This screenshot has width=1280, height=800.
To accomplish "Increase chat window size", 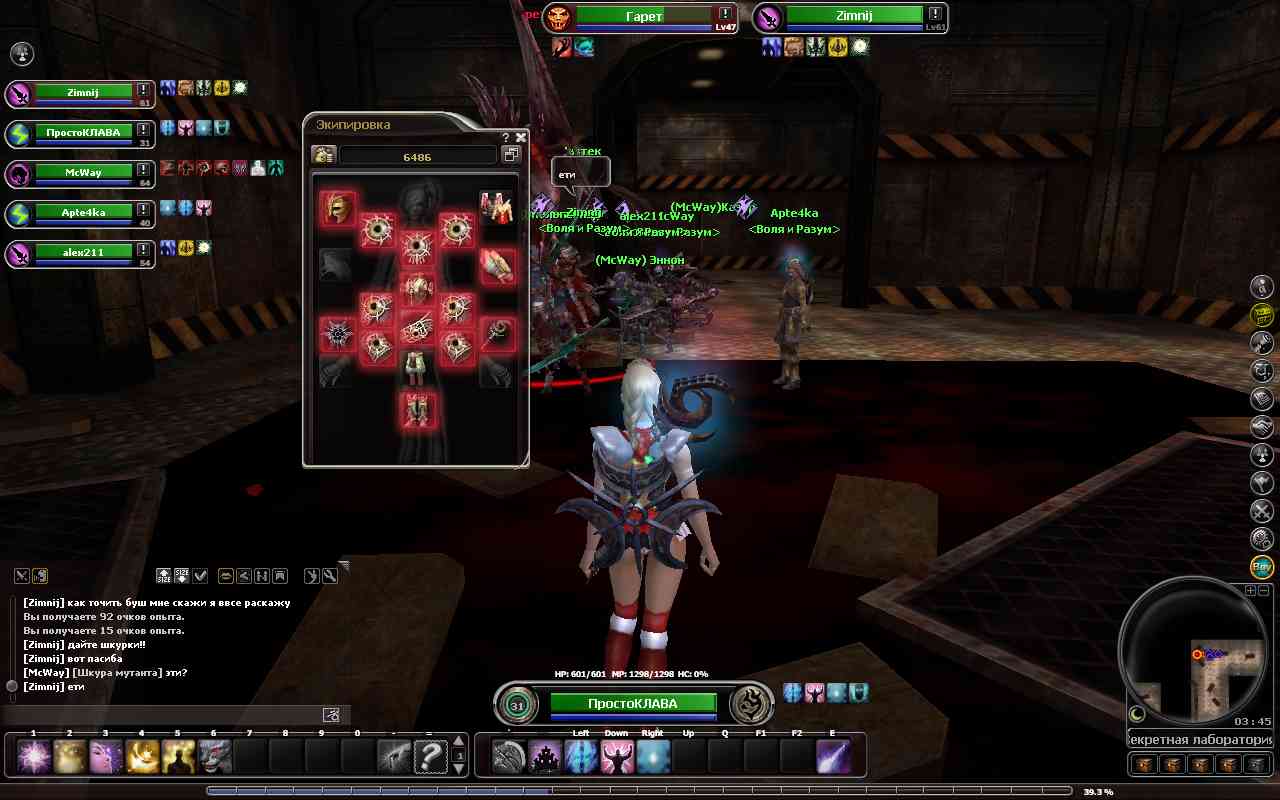I will click(x=164, y=576).
